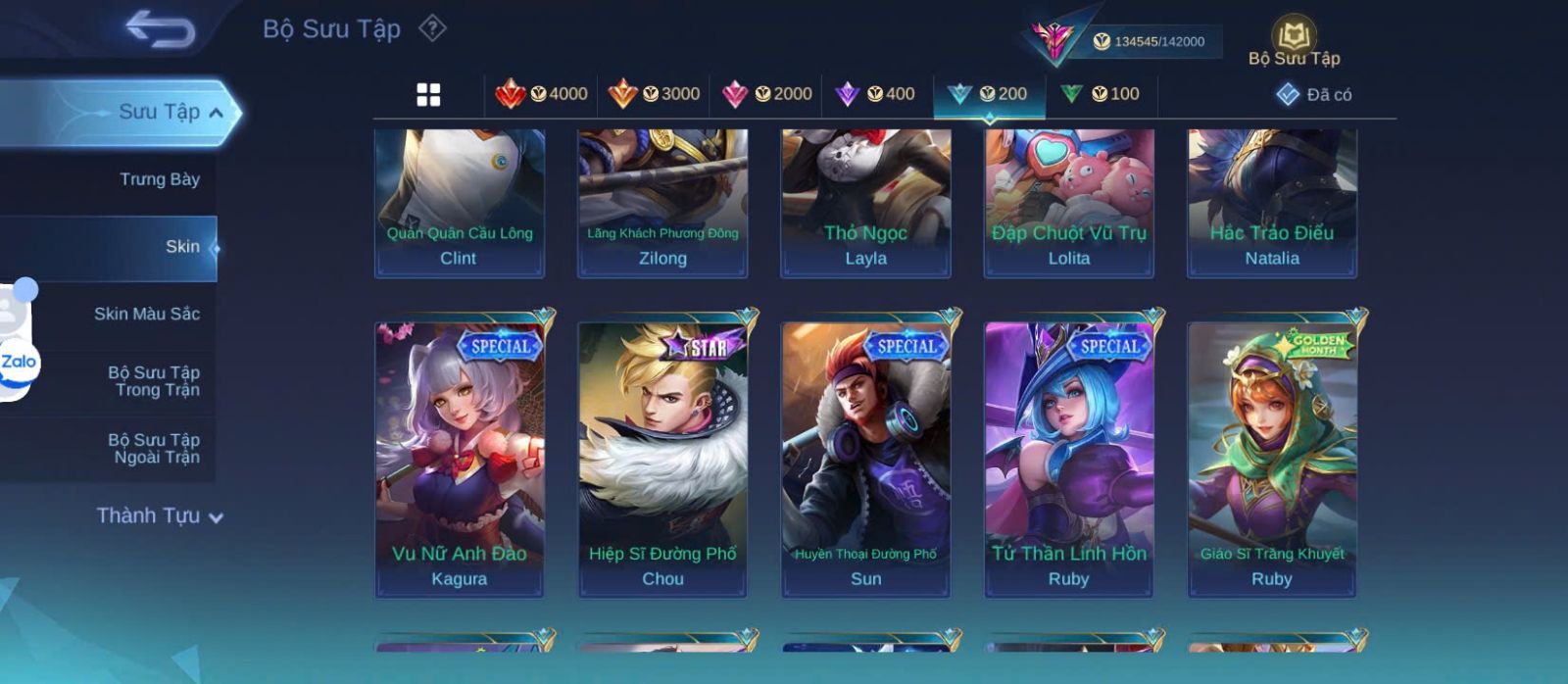Show all skins with grid filter
The height and width of the screenshot is (684, 1568).
(428, 95)
